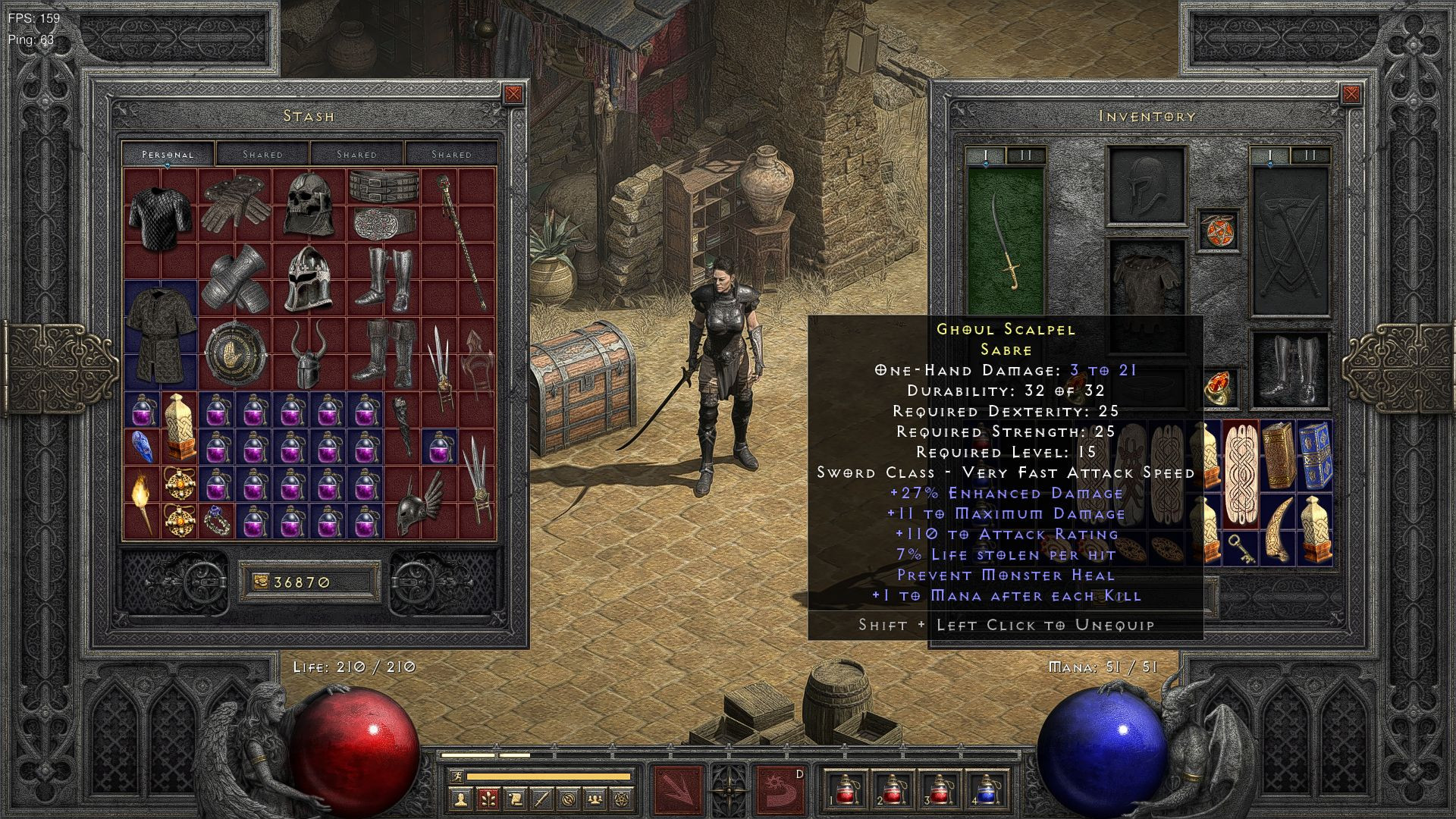Switch to the Personal stash tab
Screen dimensions: 1456x819
click(168, 154)
